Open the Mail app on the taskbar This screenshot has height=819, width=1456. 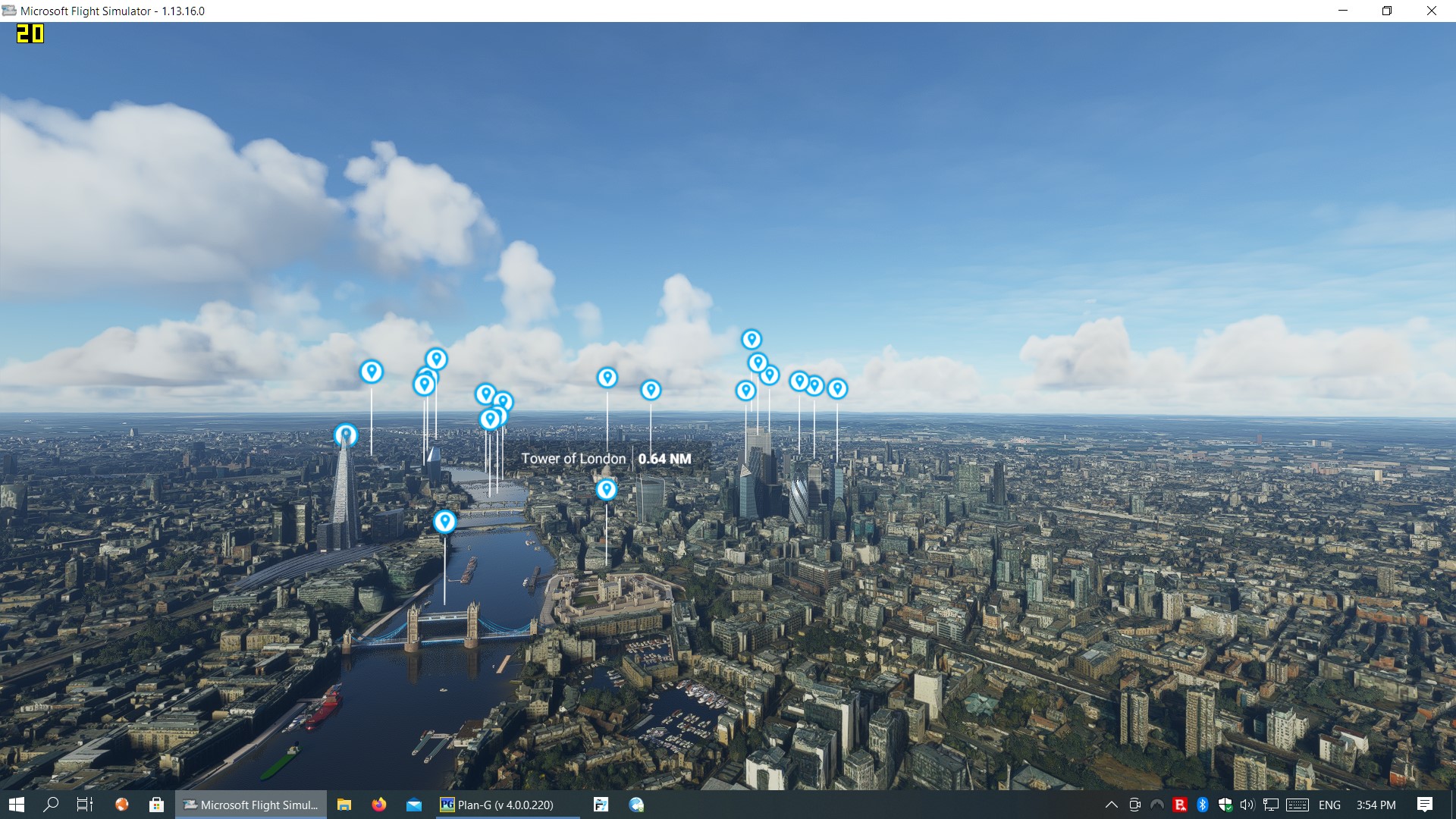(x=415, y=805)
